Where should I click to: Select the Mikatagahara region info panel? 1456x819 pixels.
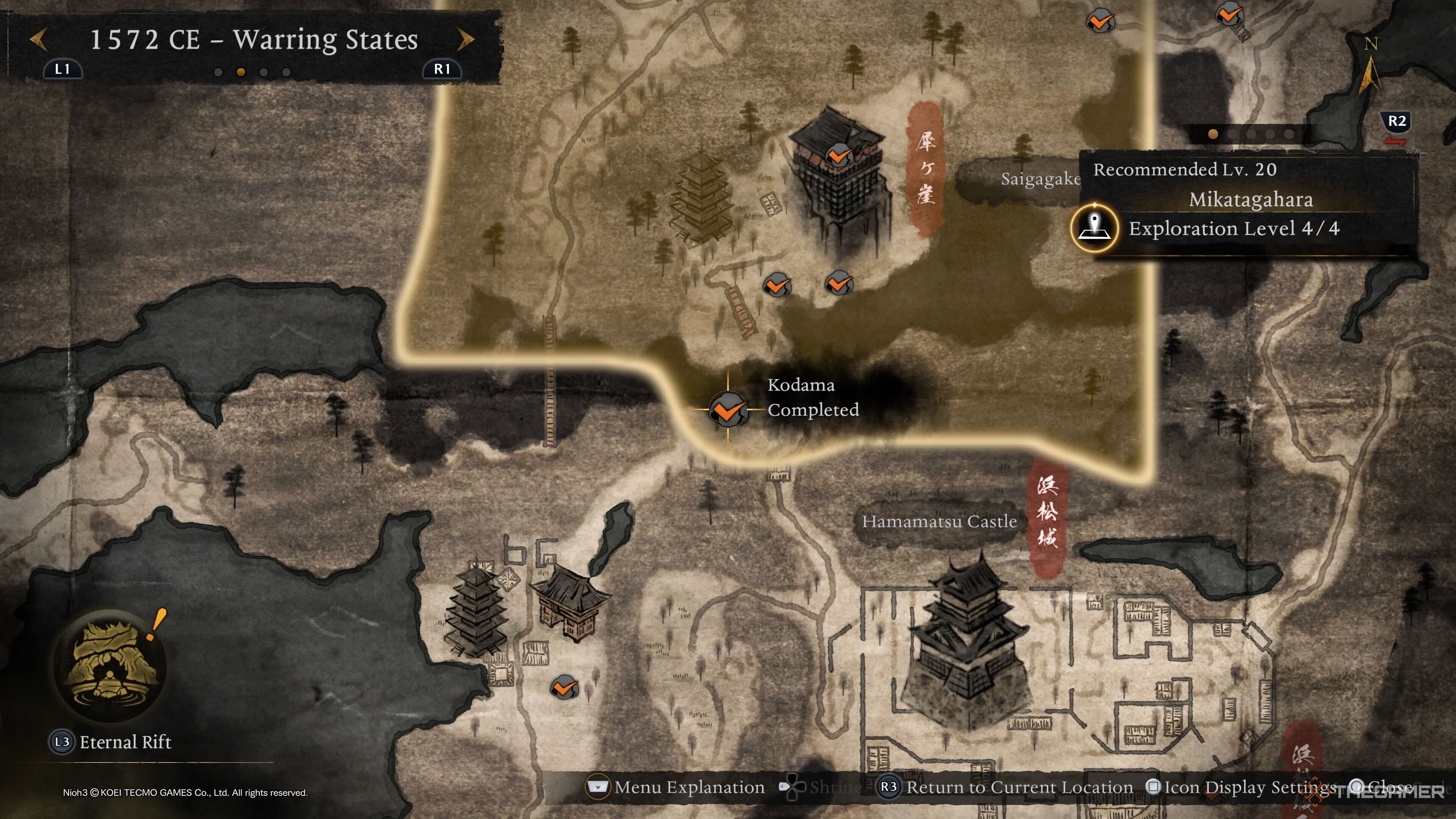point(1249,201)
